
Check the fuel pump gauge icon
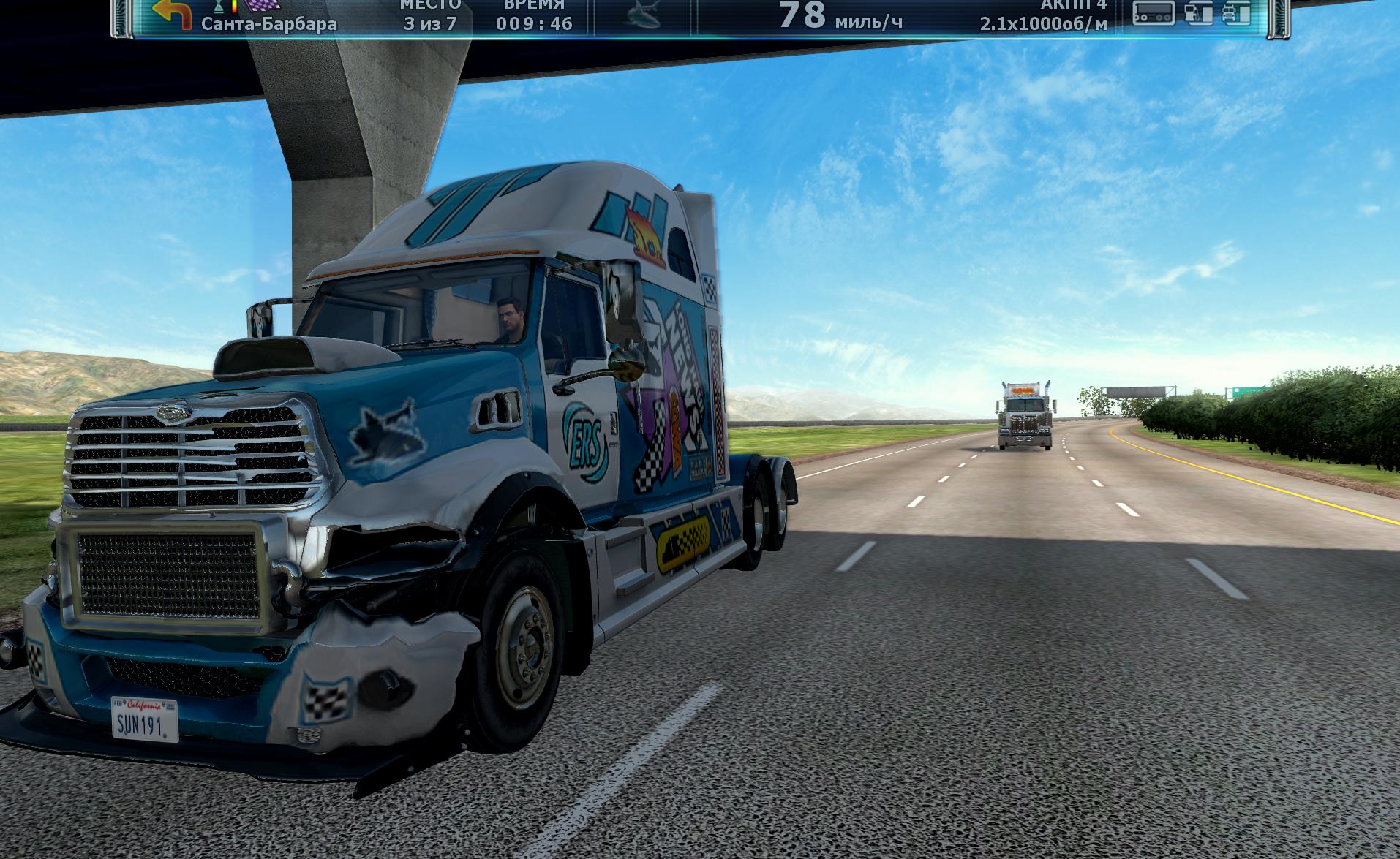(x=1197, y=14)
